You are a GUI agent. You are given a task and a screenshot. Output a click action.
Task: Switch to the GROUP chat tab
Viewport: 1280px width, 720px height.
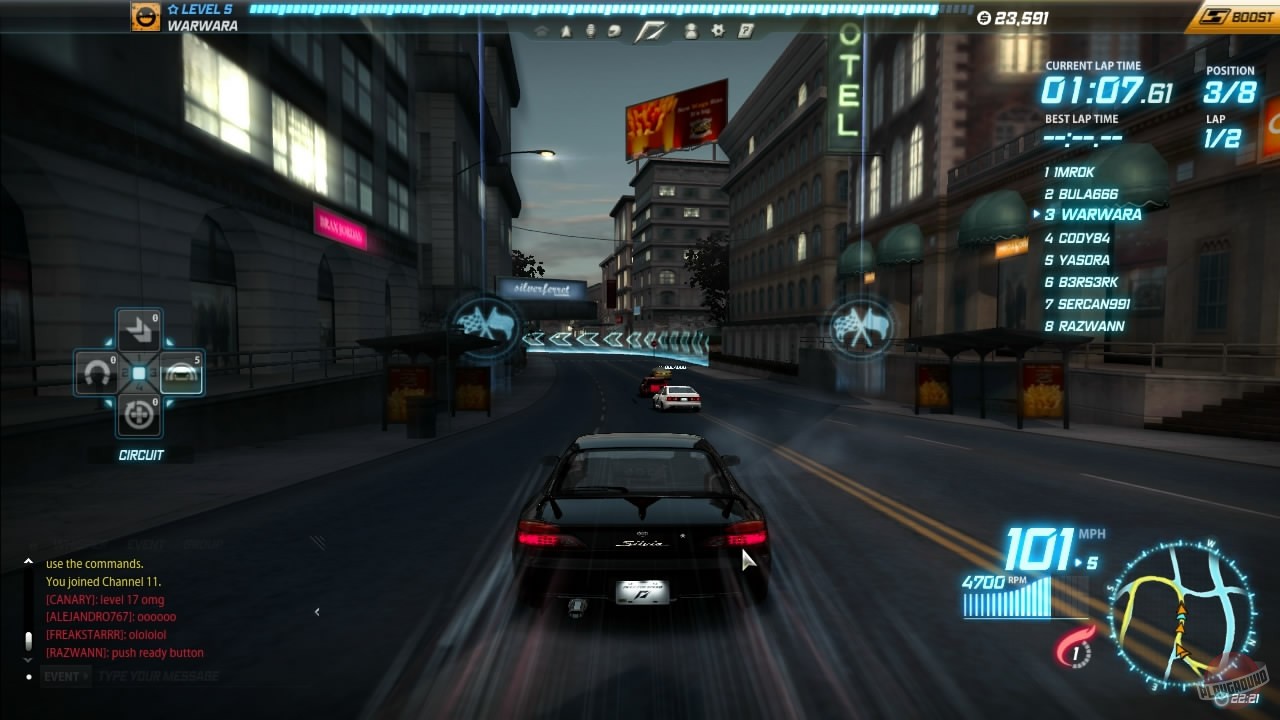click(203, 544)
